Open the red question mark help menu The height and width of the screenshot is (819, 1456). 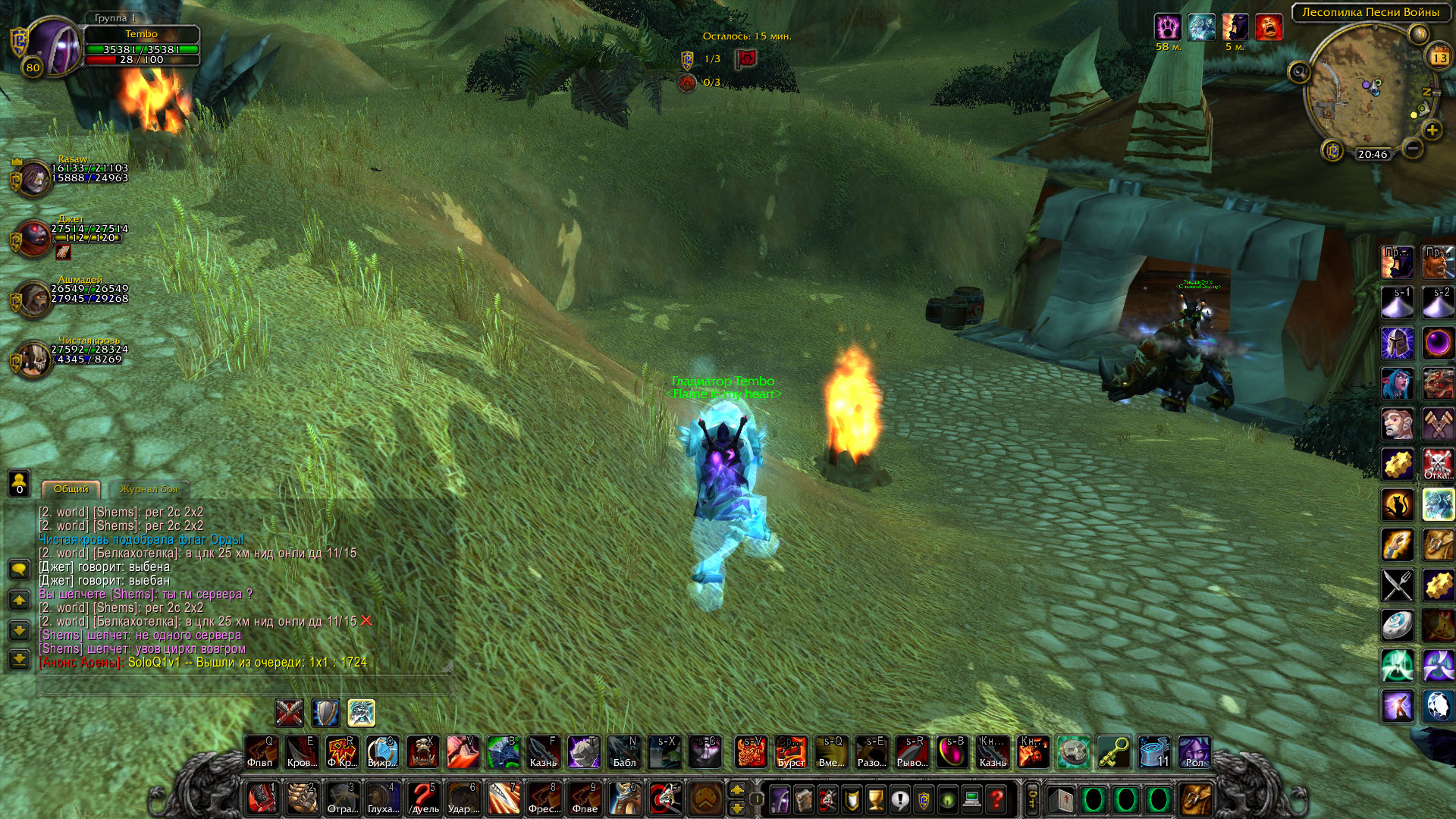[x=996, y=799]
